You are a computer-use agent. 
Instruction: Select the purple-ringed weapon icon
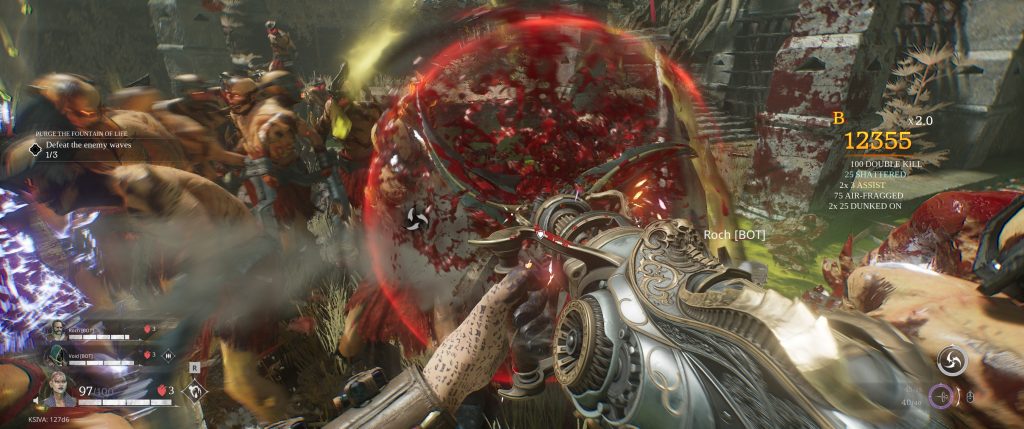pyautogui.click(x=940, y=397)
